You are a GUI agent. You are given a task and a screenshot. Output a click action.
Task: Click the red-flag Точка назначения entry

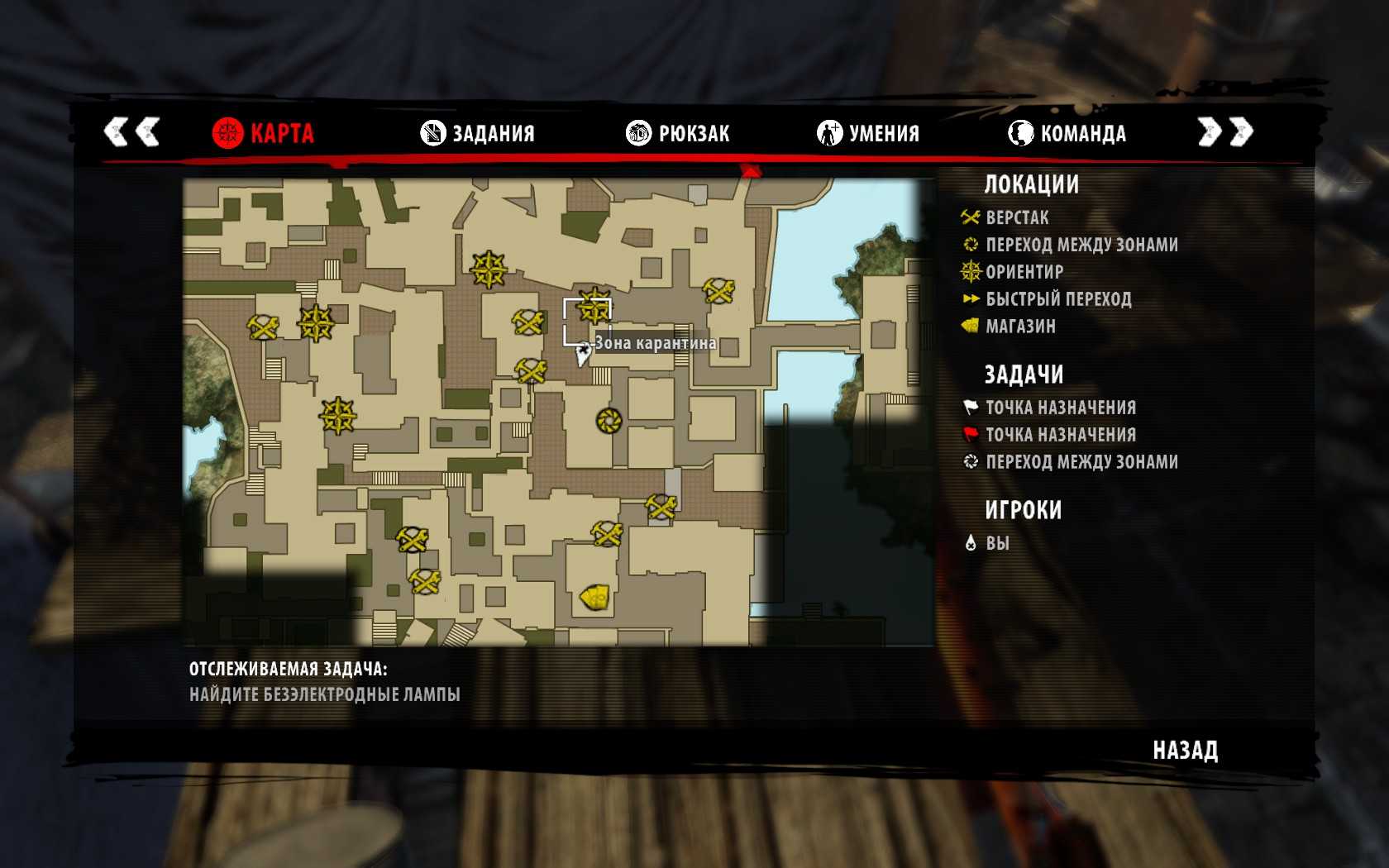click(1060, 435)
